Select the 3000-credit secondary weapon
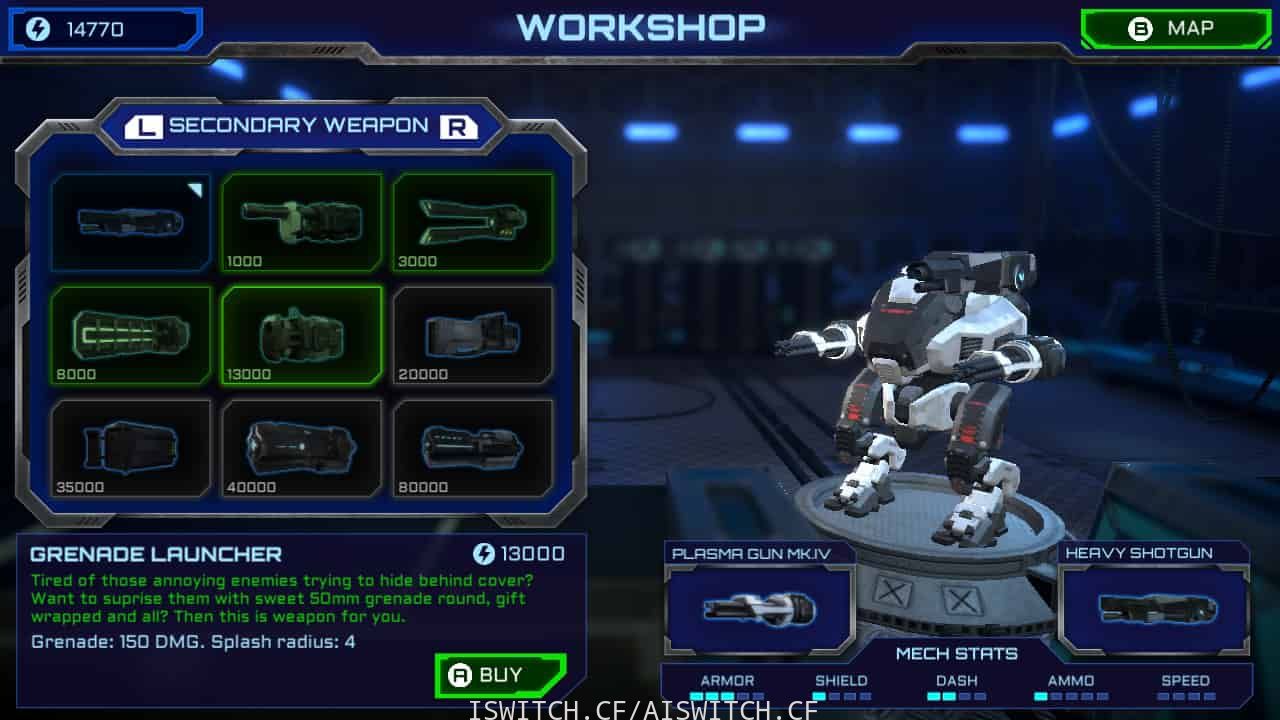 click(x=473, y=222)
